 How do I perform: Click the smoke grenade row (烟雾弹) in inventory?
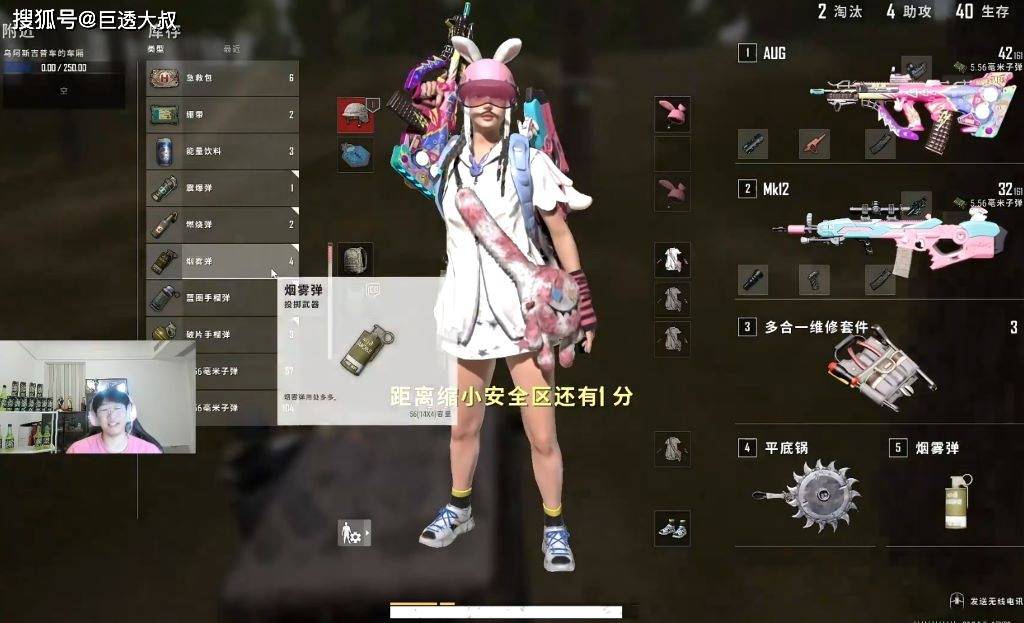click(x=222, y=261)
